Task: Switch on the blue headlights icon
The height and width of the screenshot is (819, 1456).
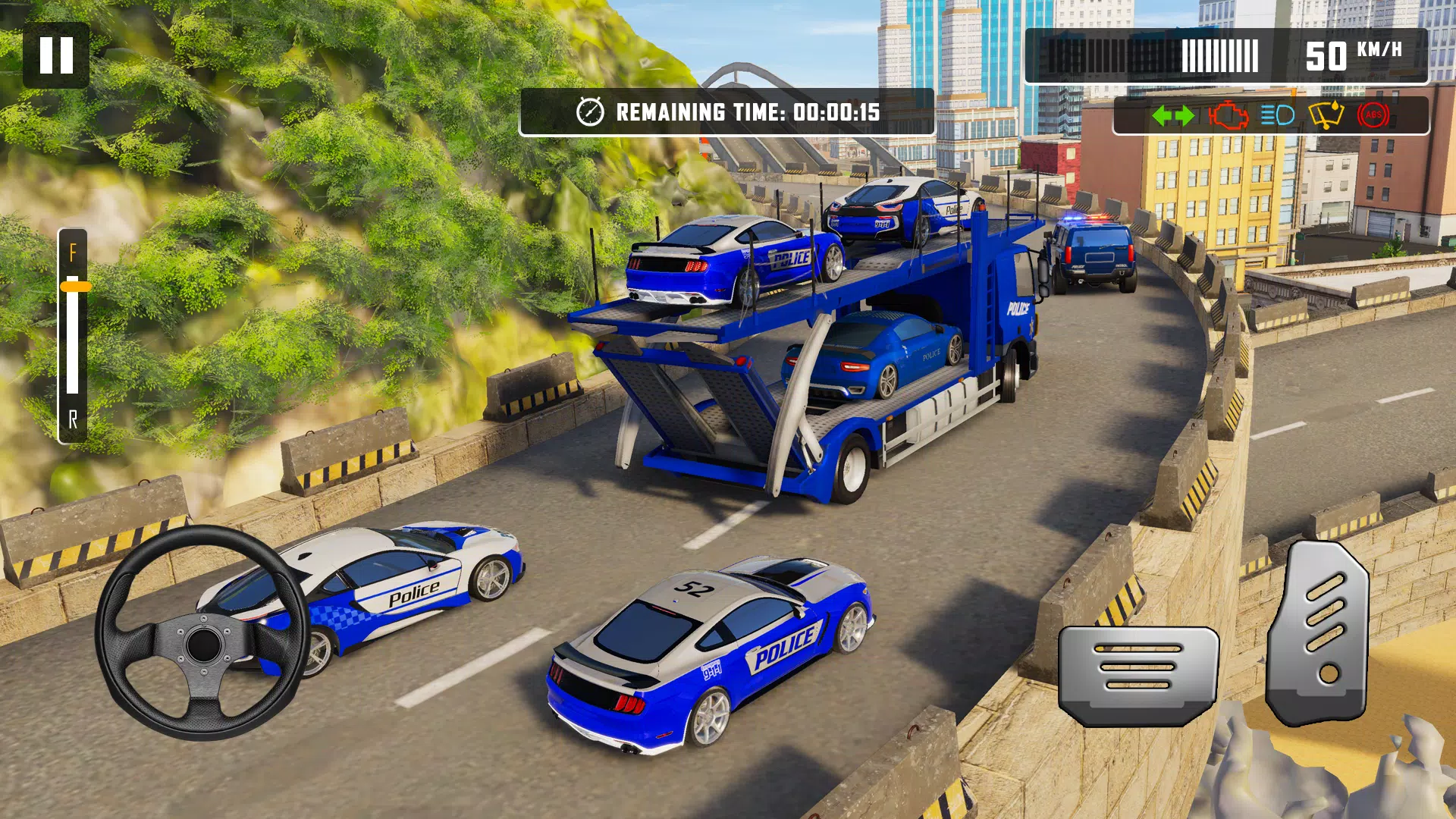Action: point(1277,116)
